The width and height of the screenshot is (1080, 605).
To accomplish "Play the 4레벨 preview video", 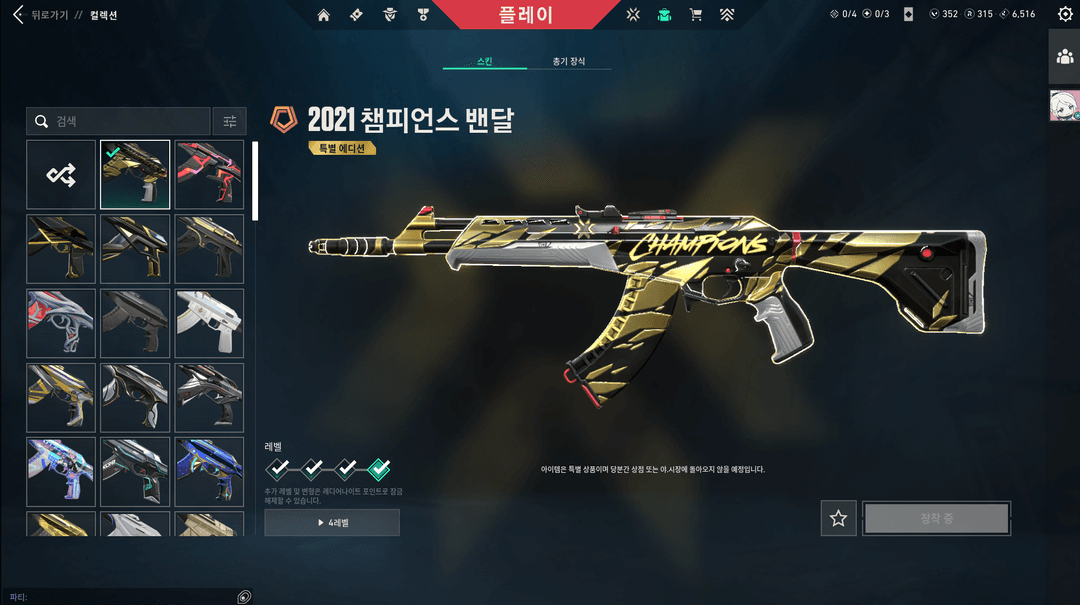I will pyautogui.click(x=332, y=522).
